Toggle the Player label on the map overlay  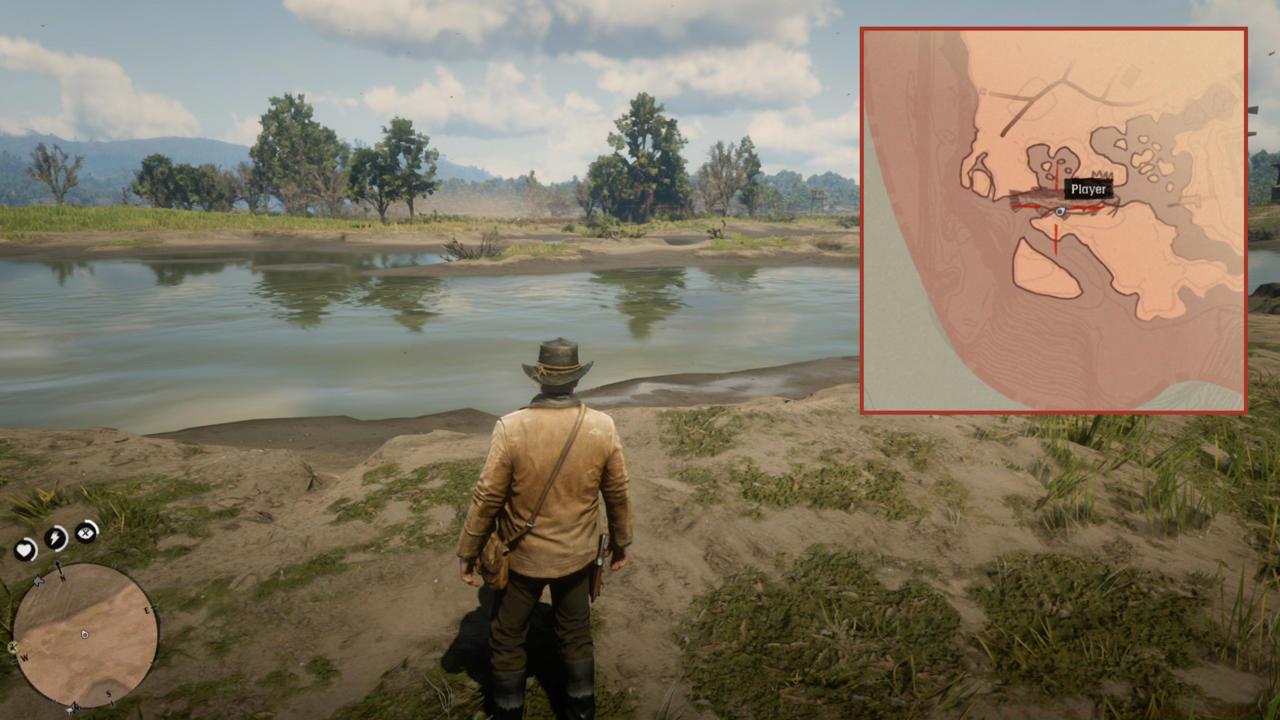pyautogui.click(x=1088, y=189)
